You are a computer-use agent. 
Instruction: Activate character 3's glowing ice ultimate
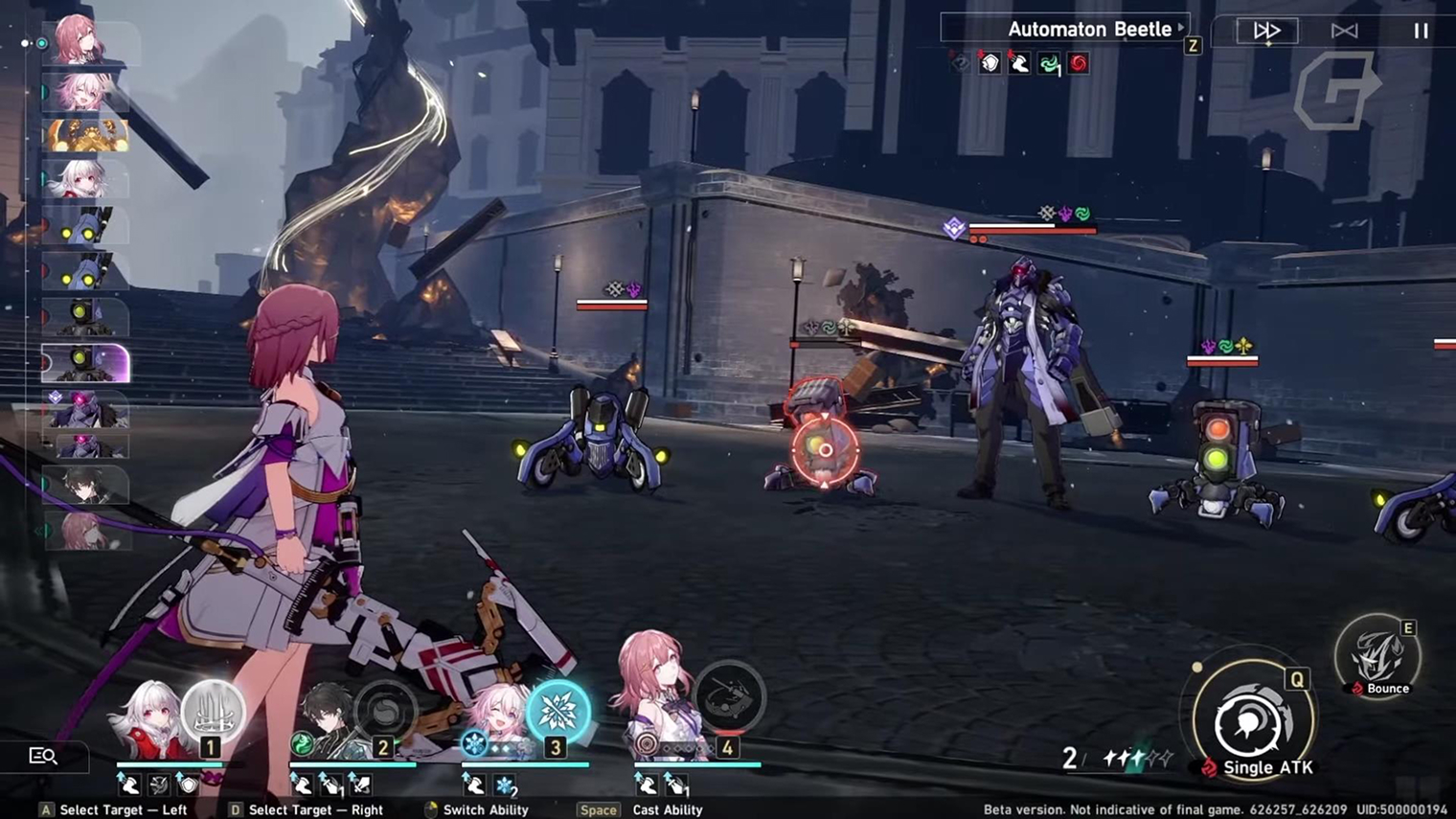557,710
